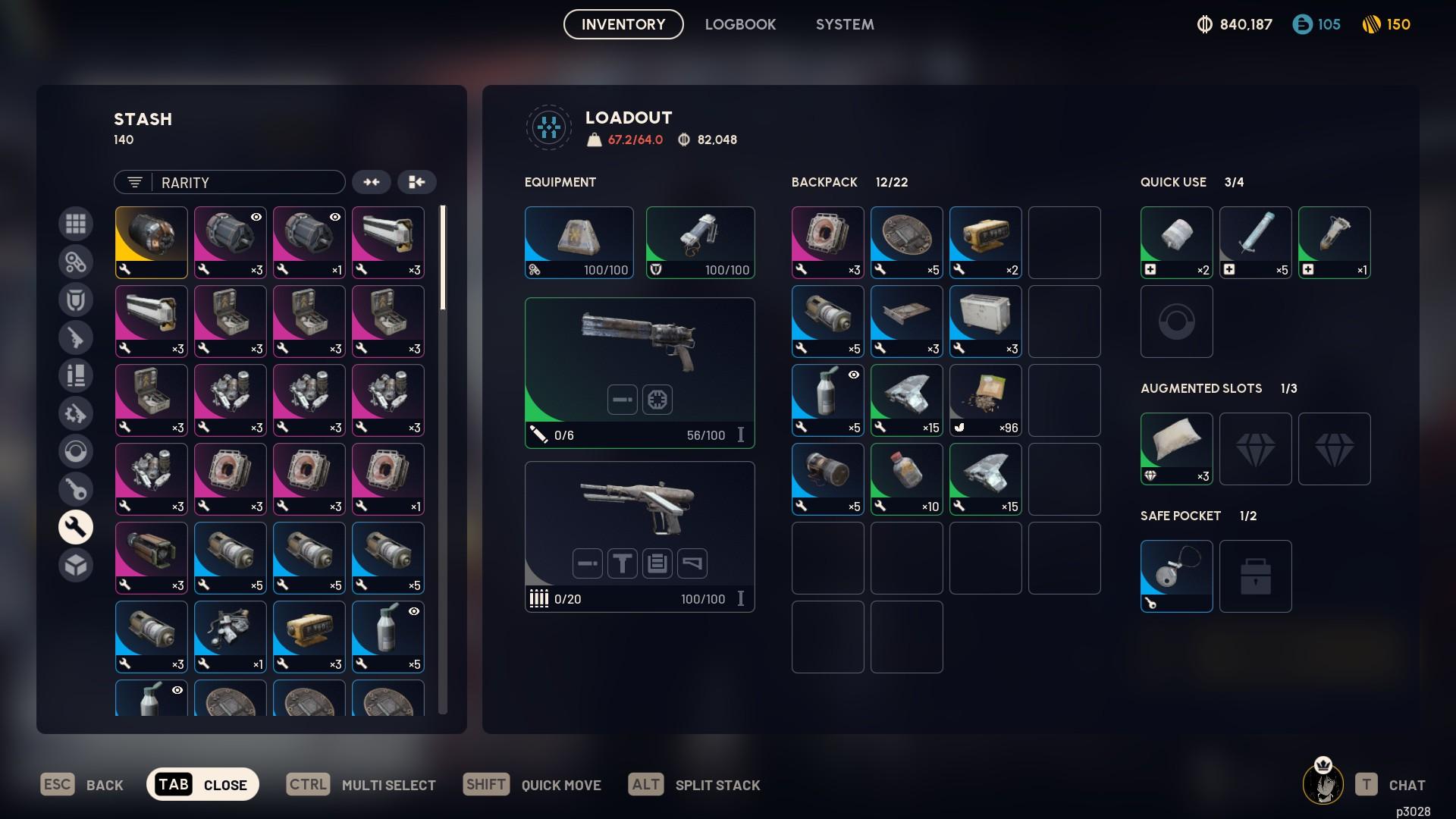Open the System tab

845,24
